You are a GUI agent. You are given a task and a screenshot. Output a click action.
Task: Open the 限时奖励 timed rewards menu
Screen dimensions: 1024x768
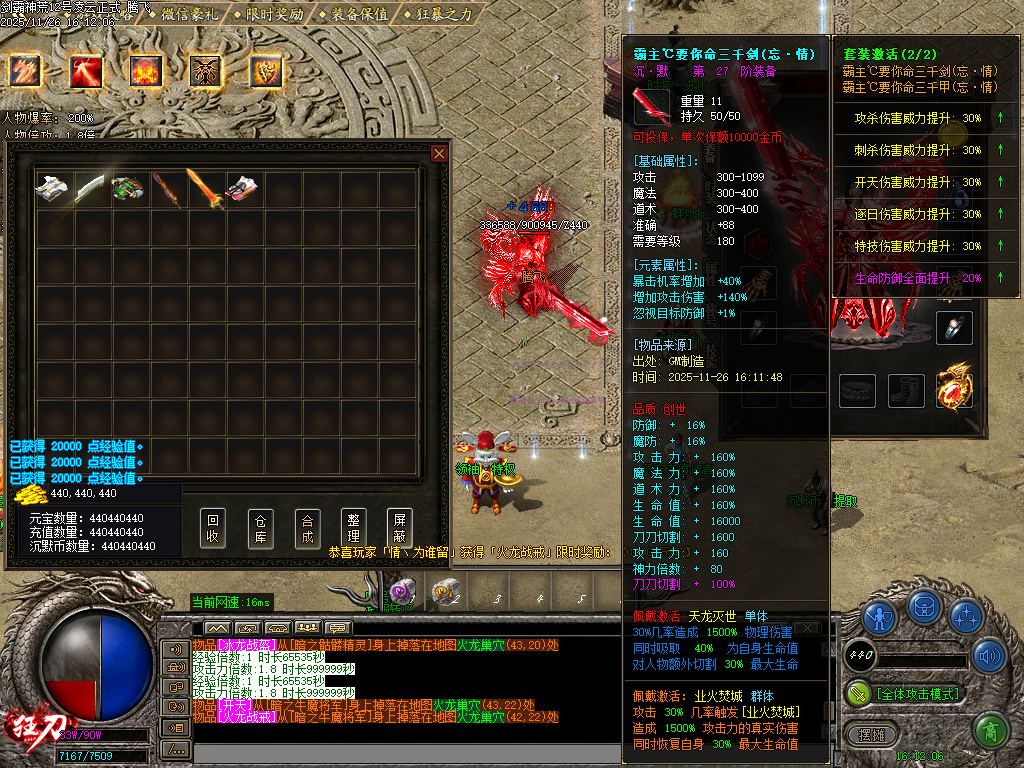coord(276,14)
